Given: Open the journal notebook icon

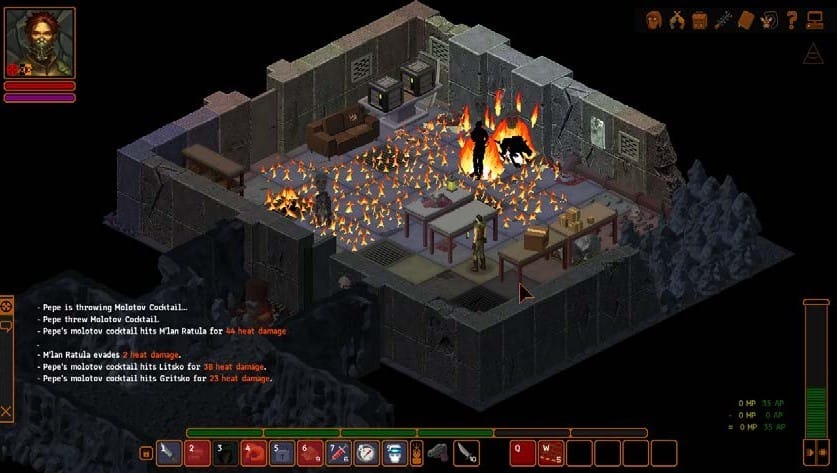Looking at the screenshot, I should (x=747, y=18).
